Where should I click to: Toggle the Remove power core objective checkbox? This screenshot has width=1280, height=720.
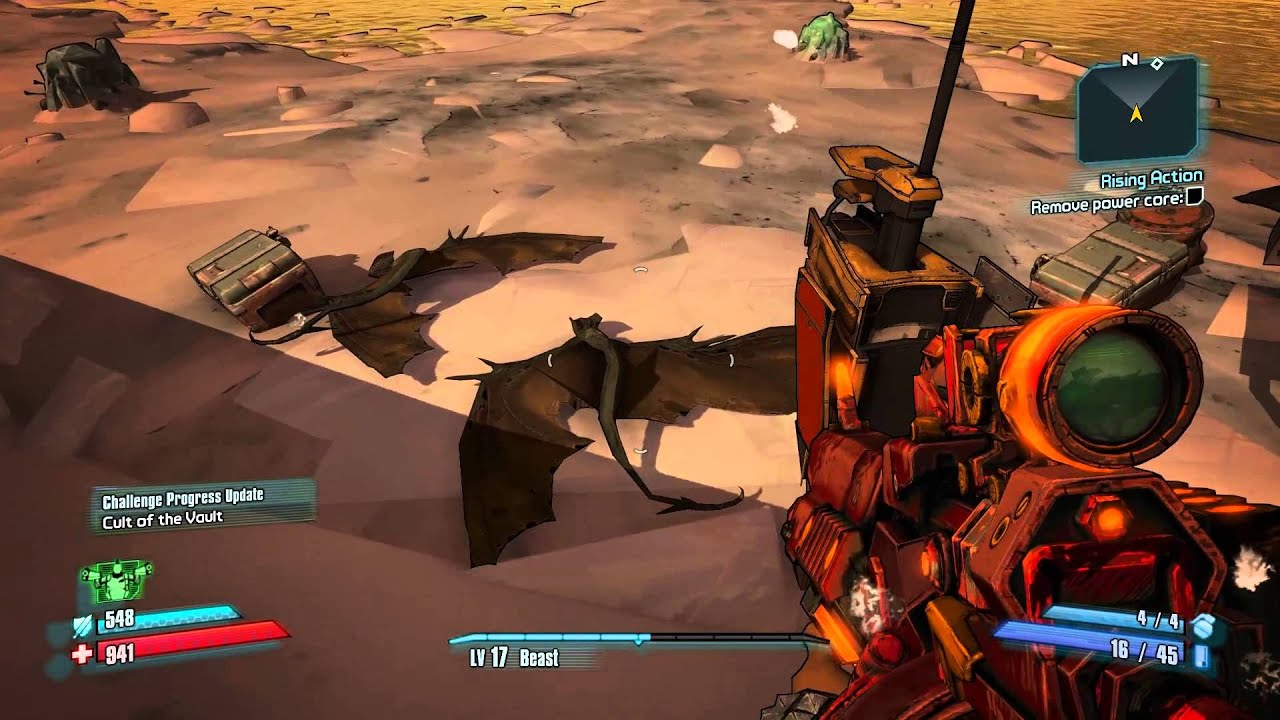tap(1193, 200)
